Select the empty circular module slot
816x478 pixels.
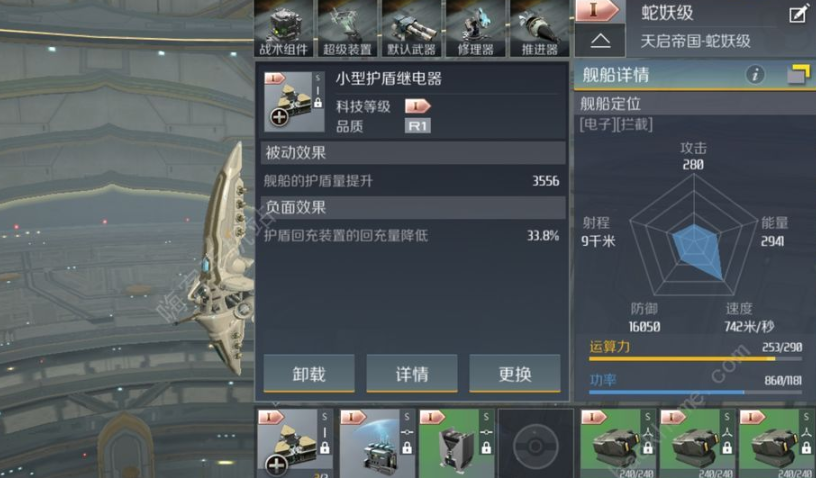[x=537, y=443]
